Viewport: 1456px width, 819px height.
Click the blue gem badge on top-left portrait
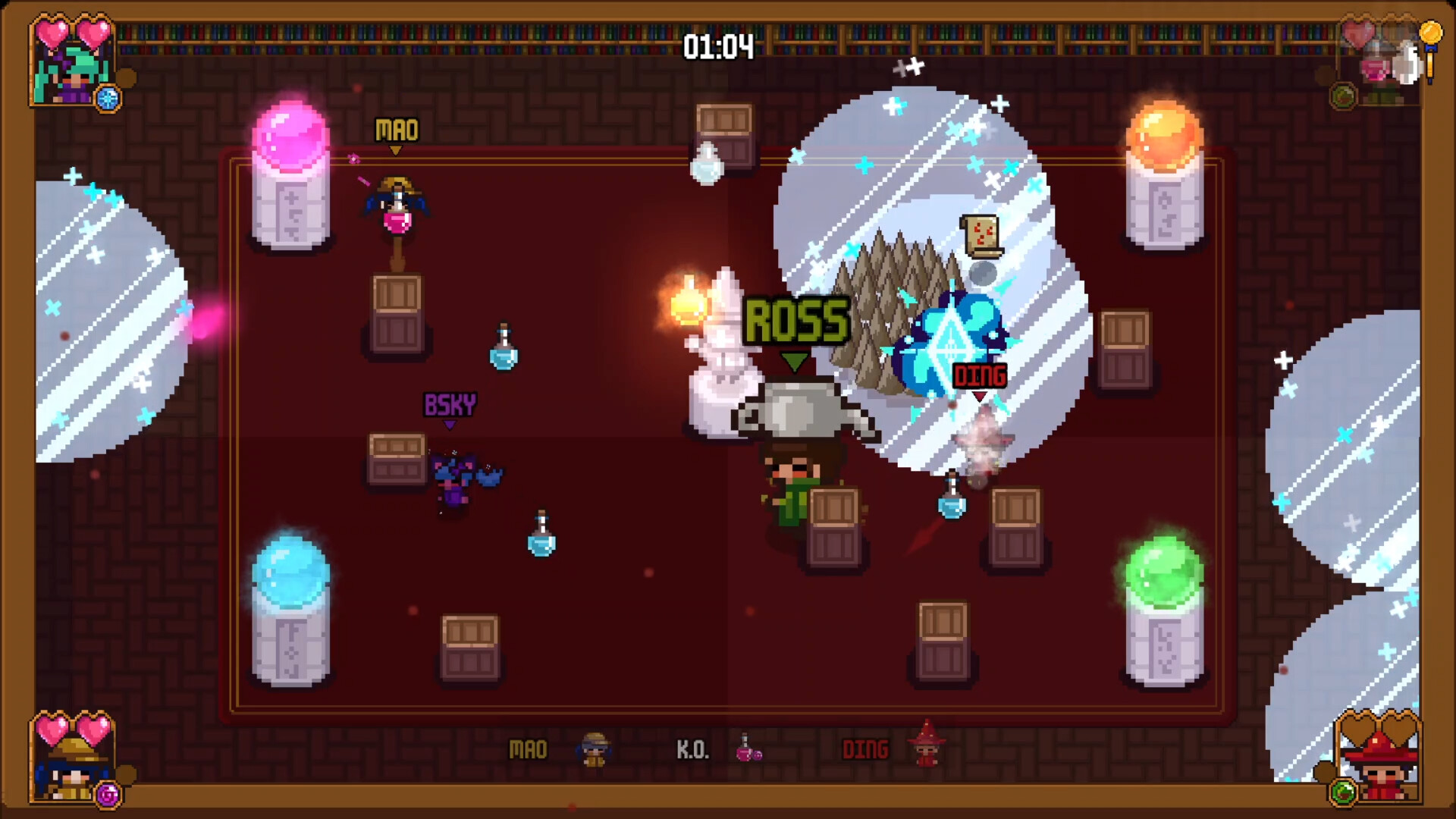108,97
